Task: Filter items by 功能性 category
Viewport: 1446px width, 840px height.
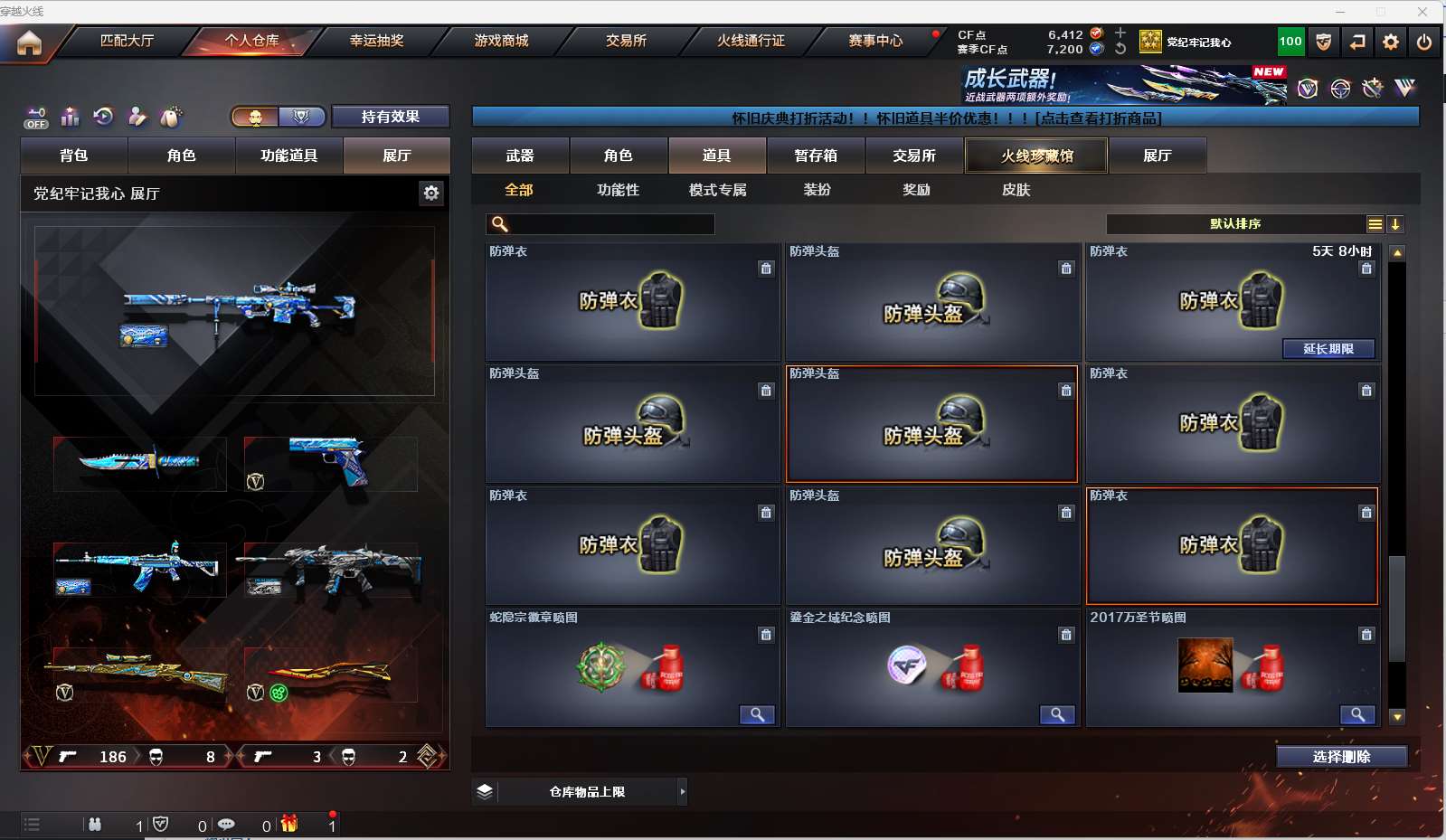Action: coord(618,190)
